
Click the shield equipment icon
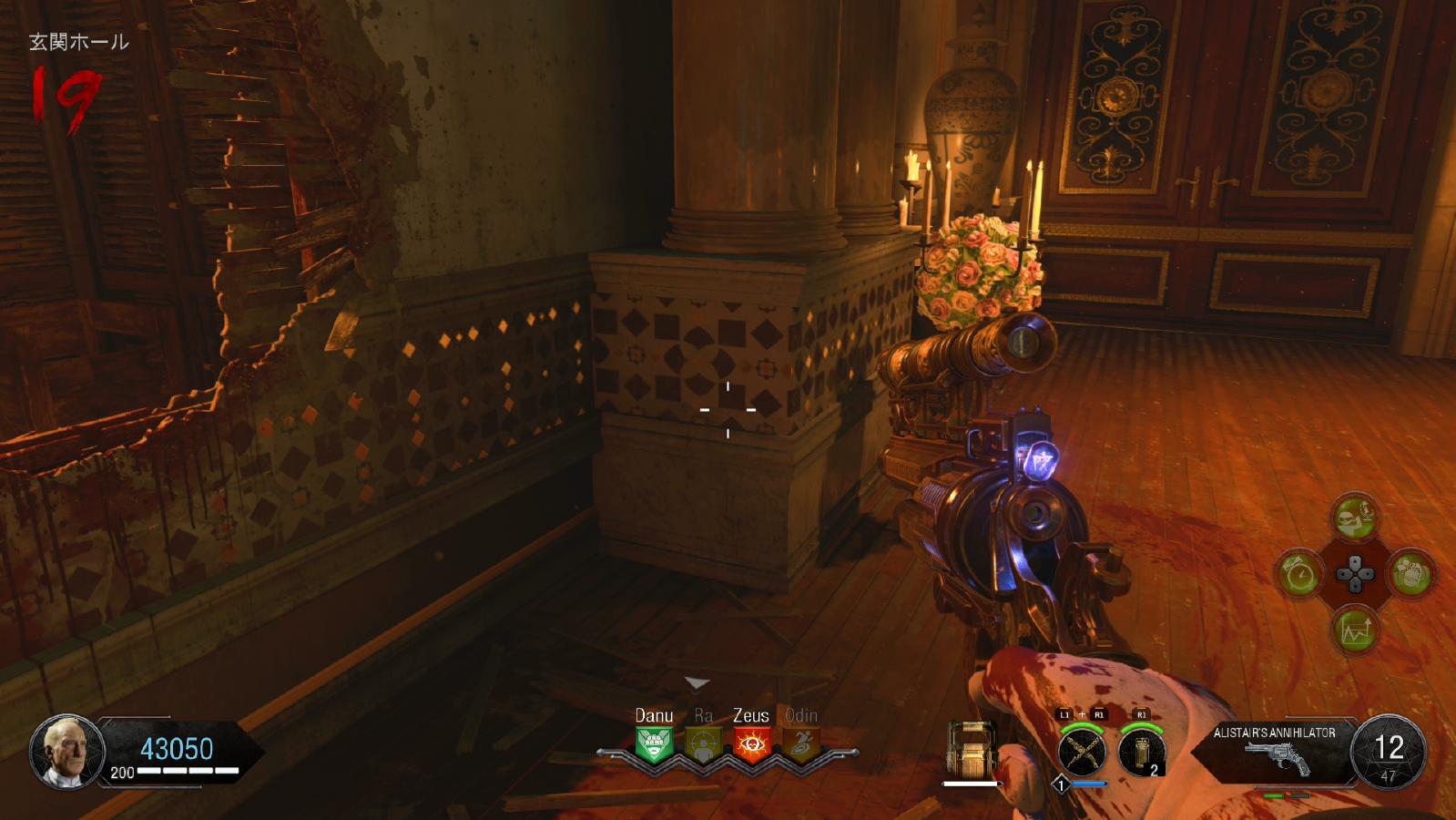pyautogui.click(x=971, y=750)
